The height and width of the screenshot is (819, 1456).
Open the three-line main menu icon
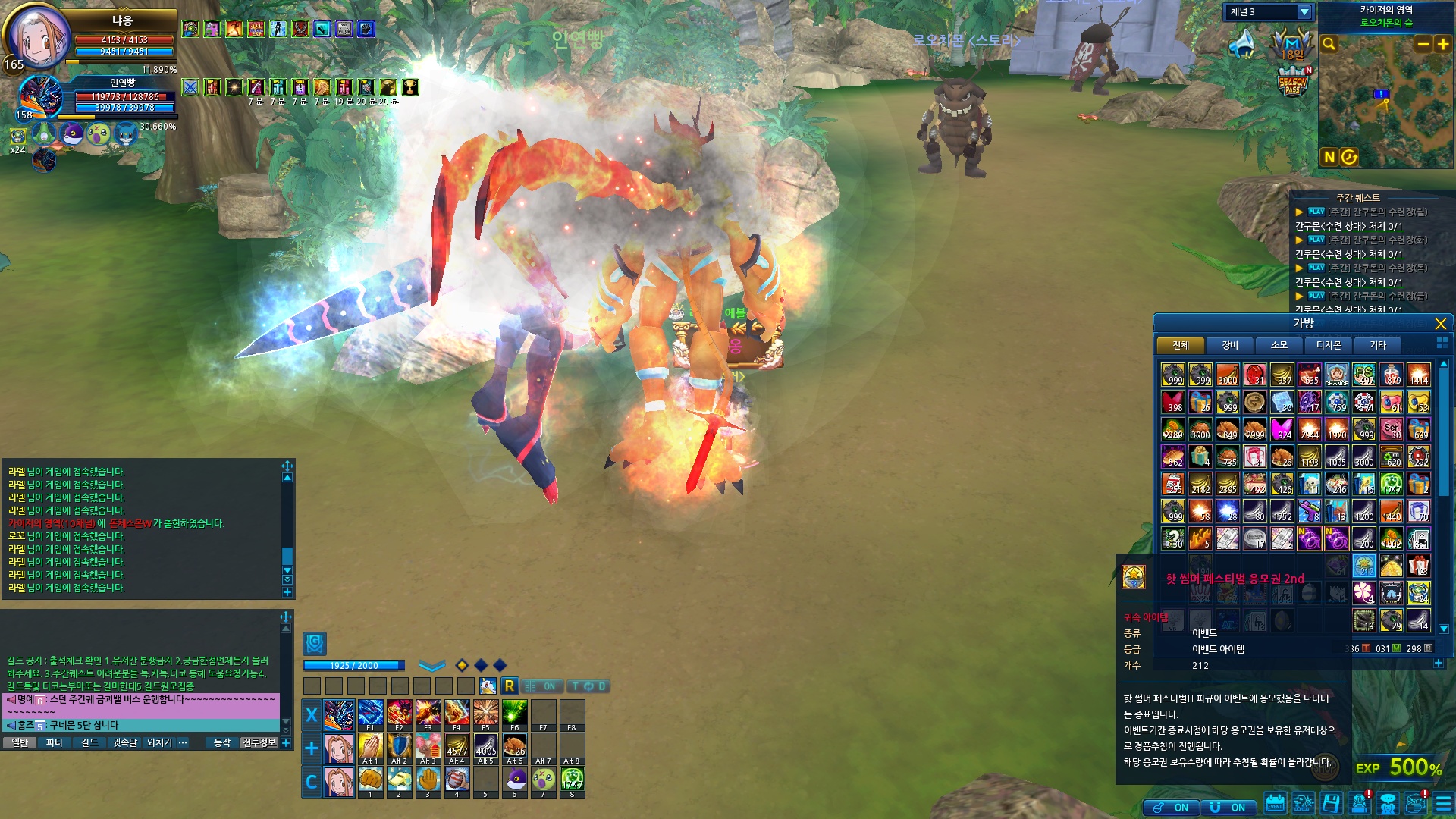pos(1443,804)
